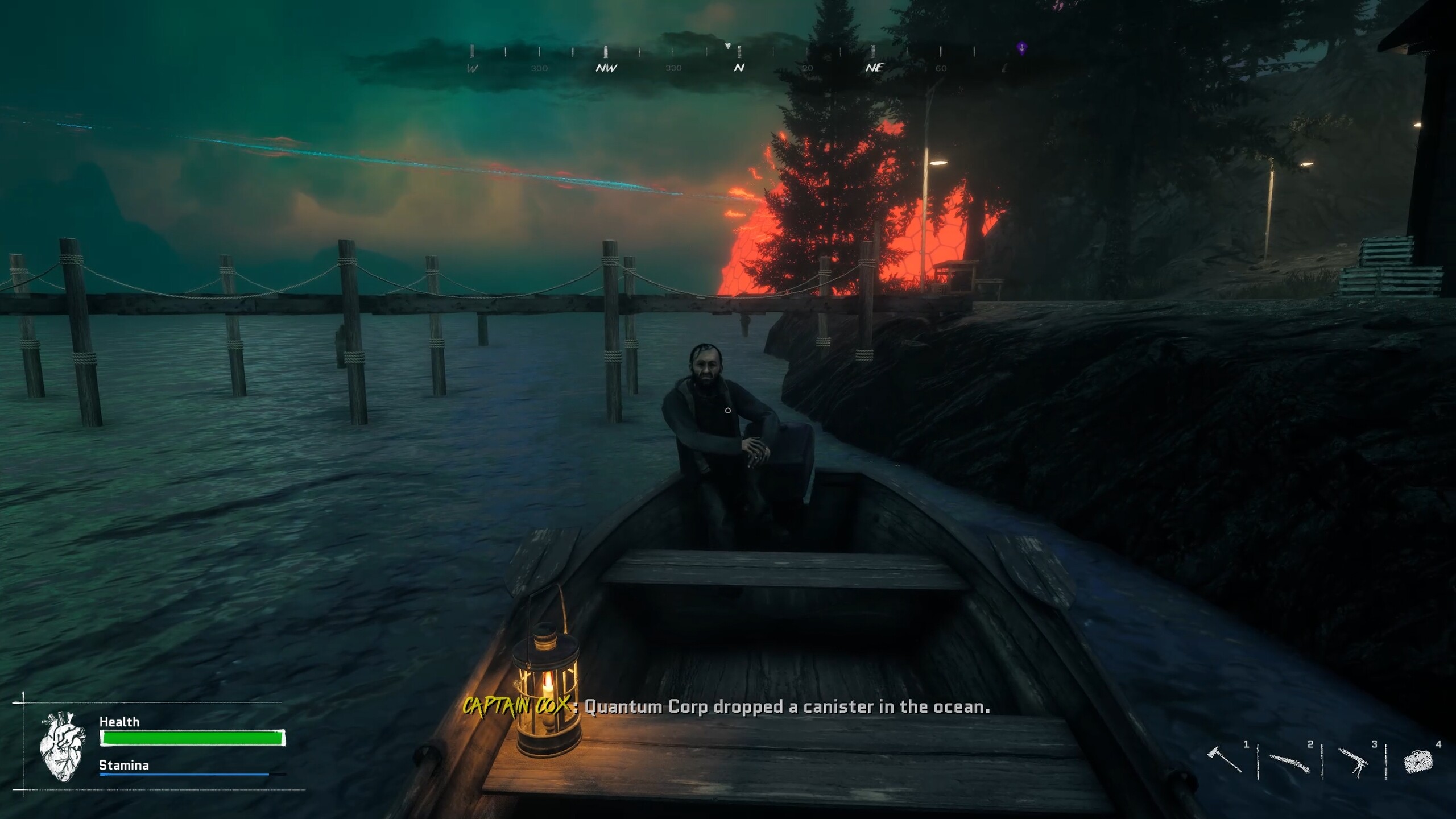Click the north direction indicator arrow on the compass

coord(727,45)
